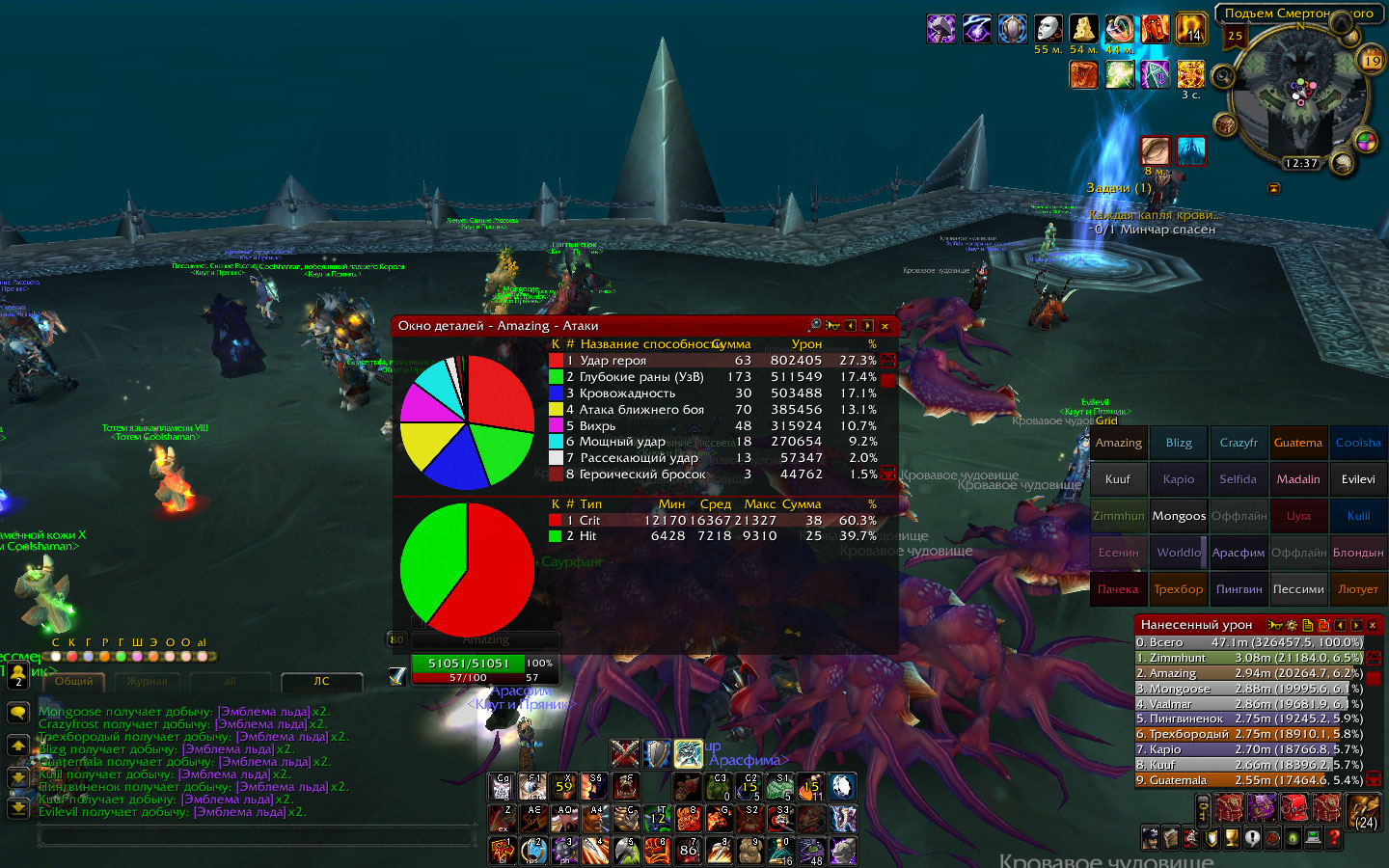This screenshot has width=1389, height=868.
Task: Expand the Задачи (1) objectives tracker
Action: coord(1119,188)
